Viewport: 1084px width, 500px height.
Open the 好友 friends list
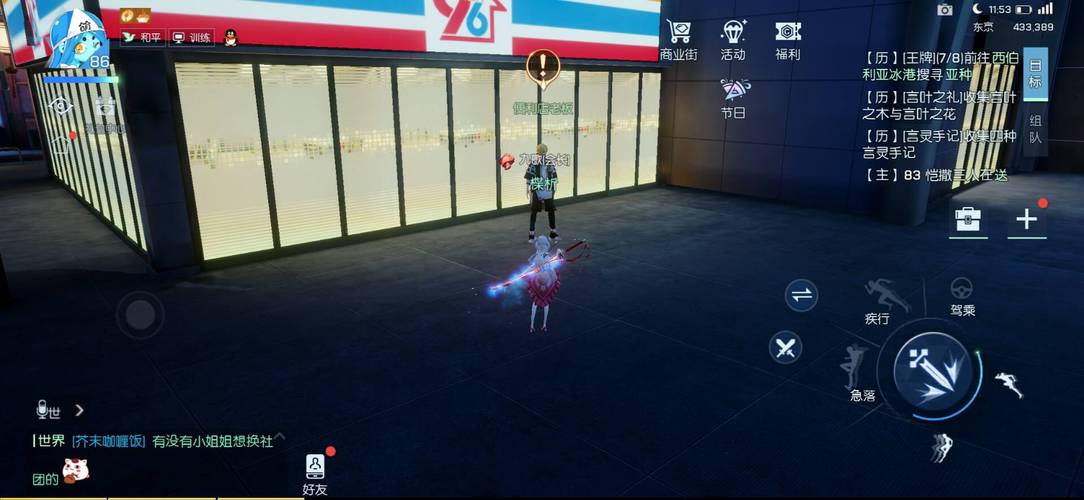(x=315, y=474)
